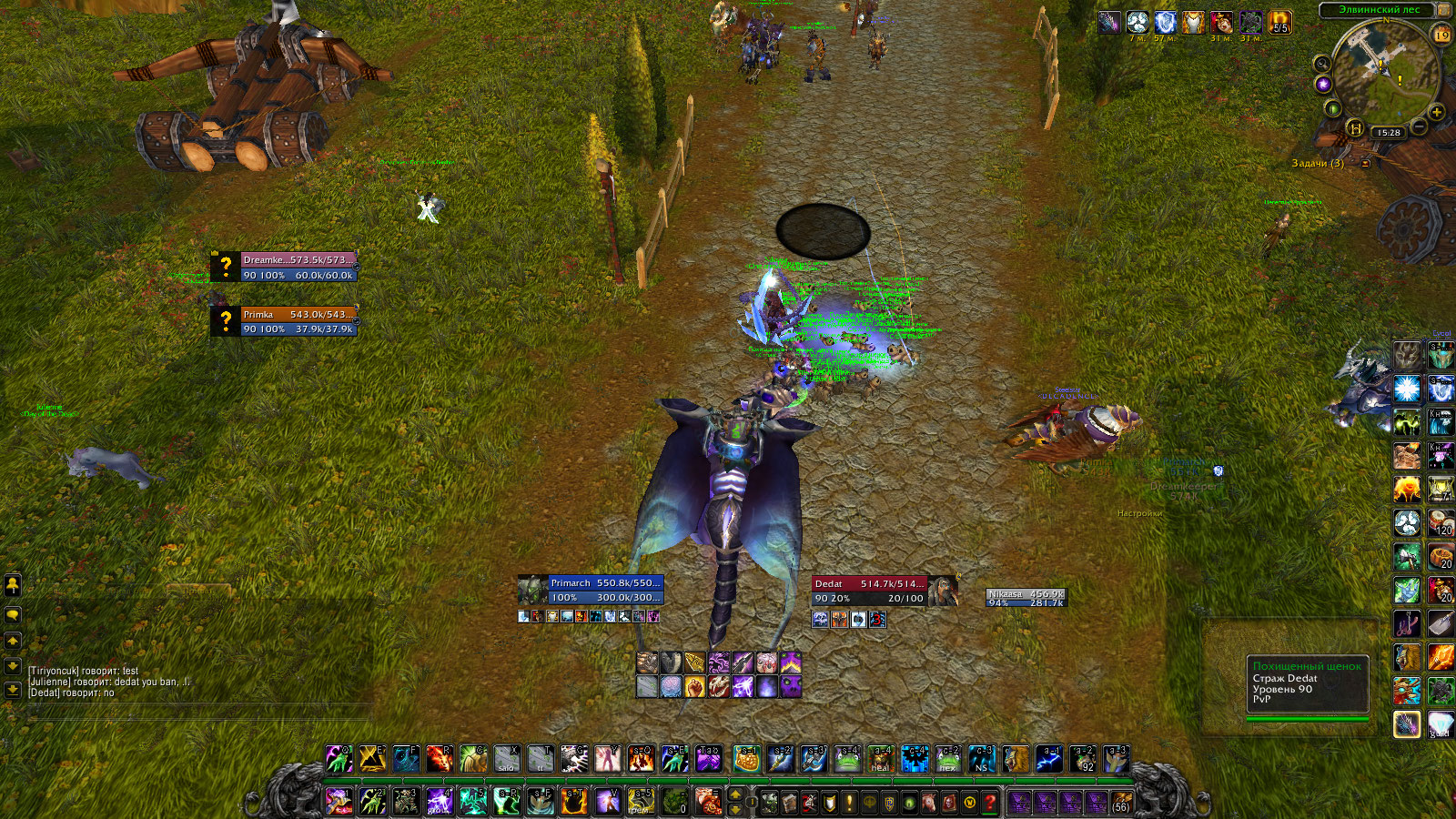Select the Dedat target unit frame
This screenshot has height=819, width=1456.
[870, 591]
